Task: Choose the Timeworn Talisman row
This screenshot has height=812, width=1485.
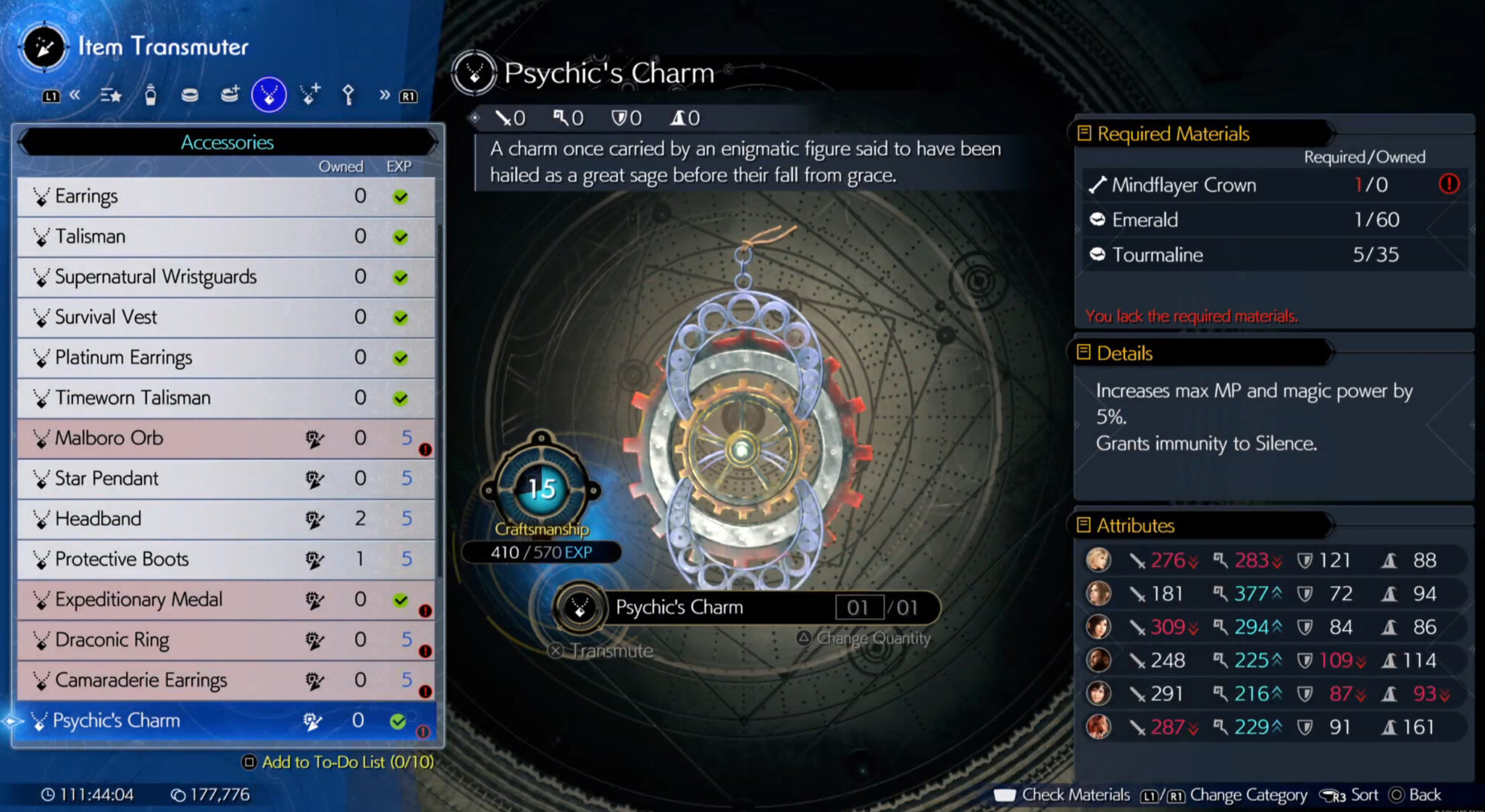Action: 226,398
